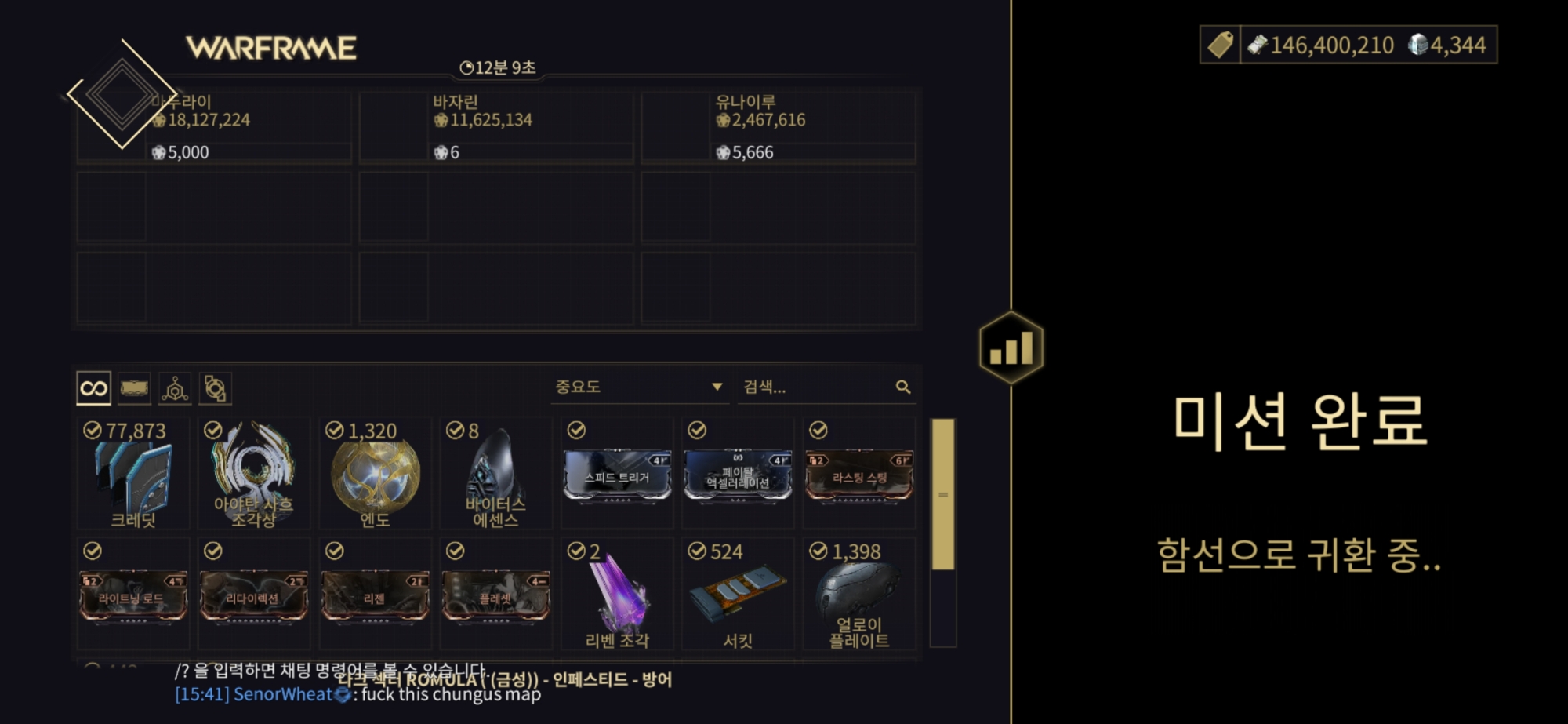The width and height of the screenshot is (1568, 724).
Task: Pick the 스피드 트리거 mod card
Action: 617,474
